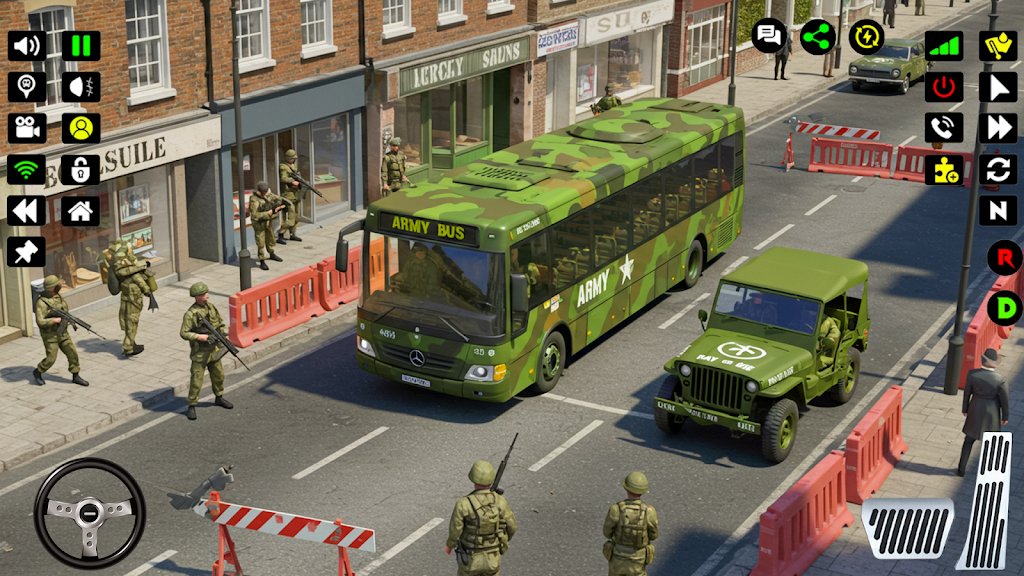Activate the windshield wiper icon

coord(997,46)
